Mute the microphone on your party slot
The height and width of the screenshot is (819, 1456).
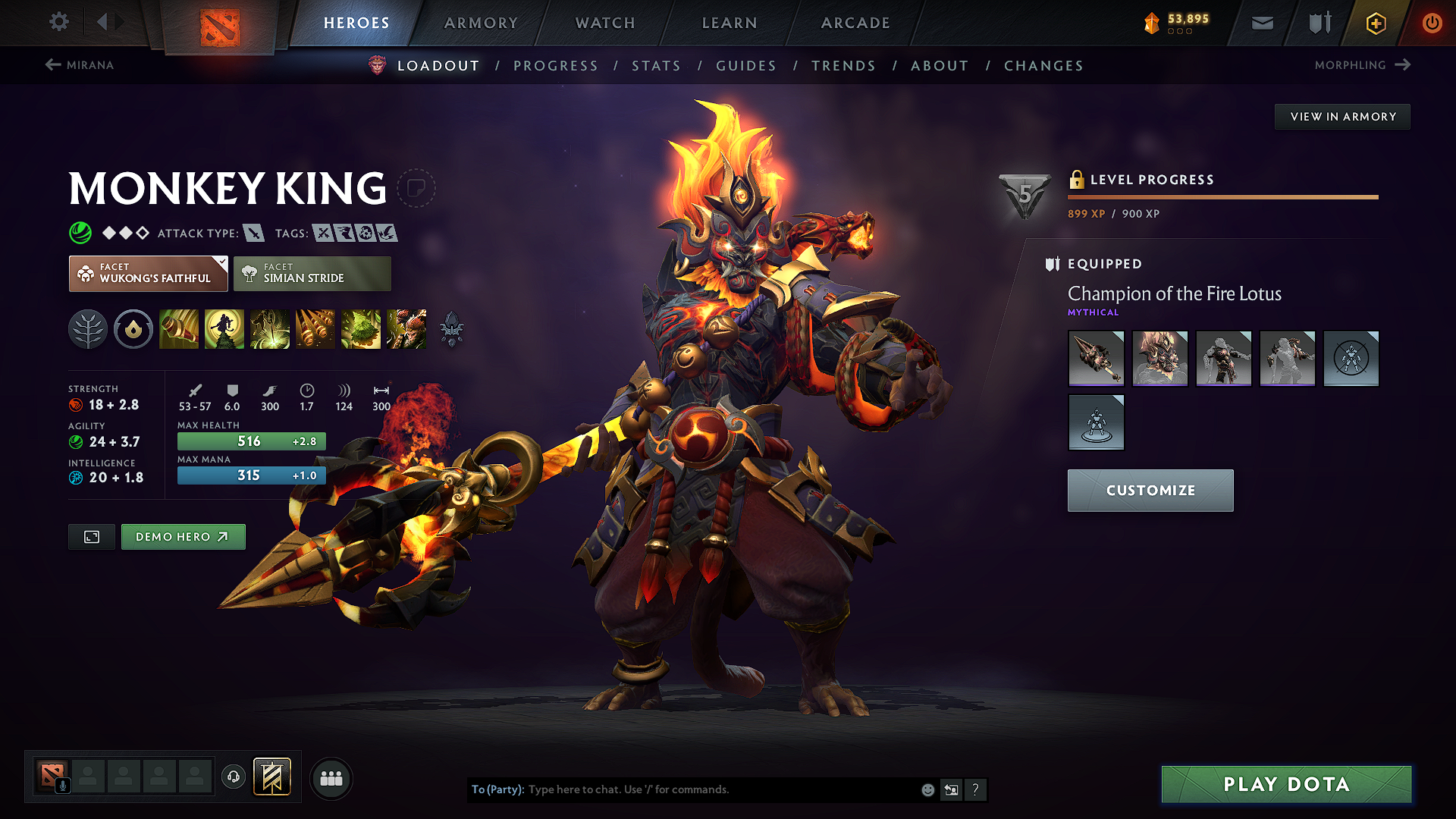coord(62,785)
